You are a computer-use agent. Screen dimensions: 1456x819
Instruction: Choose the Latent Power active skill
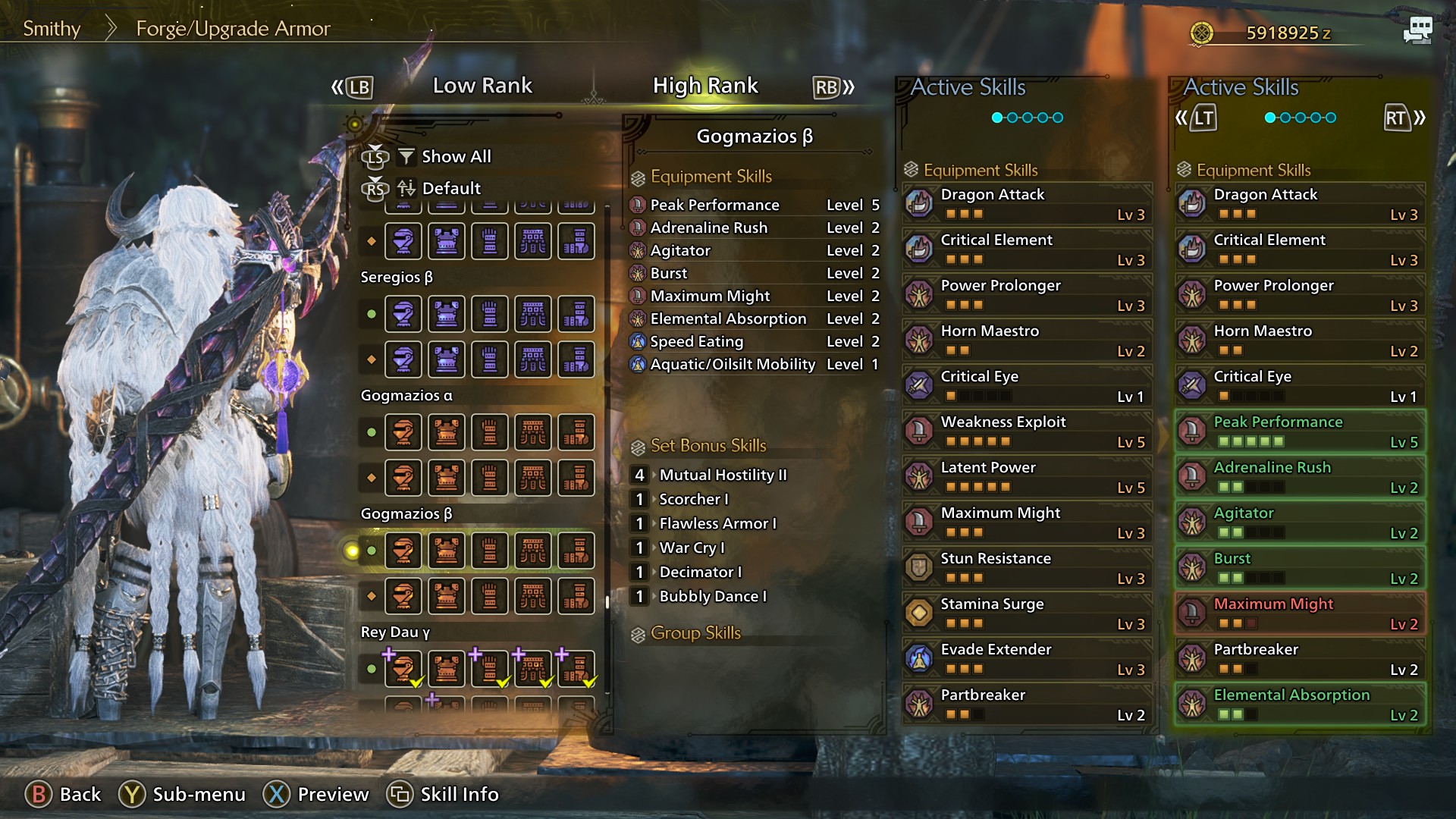(x=1027, y=476)
